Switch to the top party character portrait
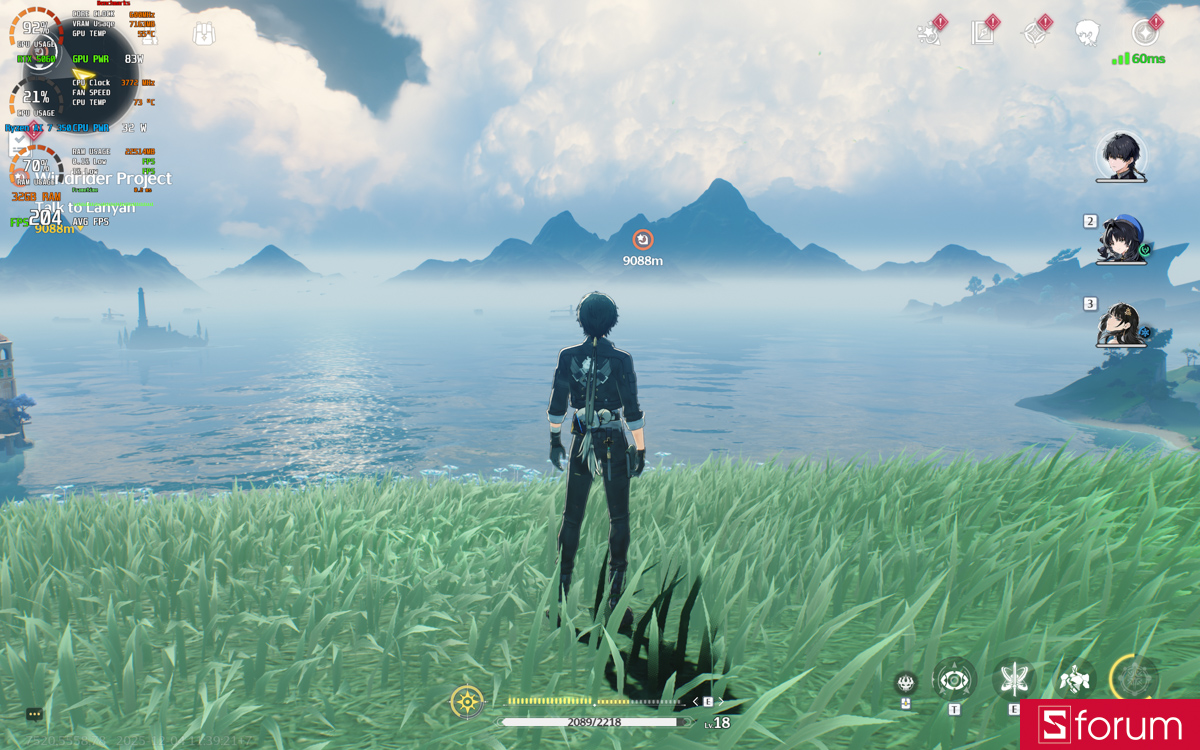This screenshot has width=1200, height=750. (1120, 157)
